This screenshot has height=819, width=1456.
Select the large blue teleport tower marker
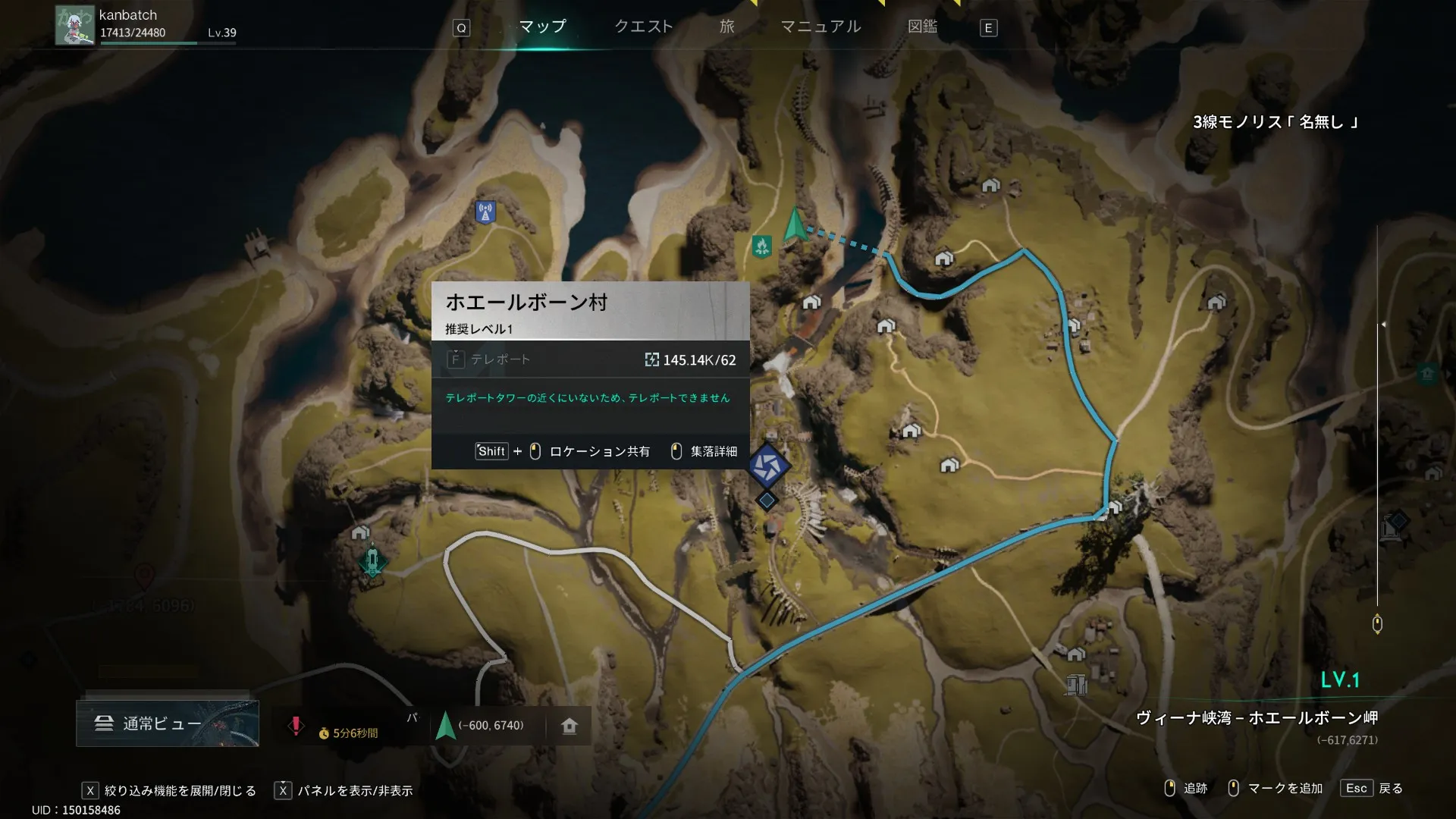pos(767,466)
